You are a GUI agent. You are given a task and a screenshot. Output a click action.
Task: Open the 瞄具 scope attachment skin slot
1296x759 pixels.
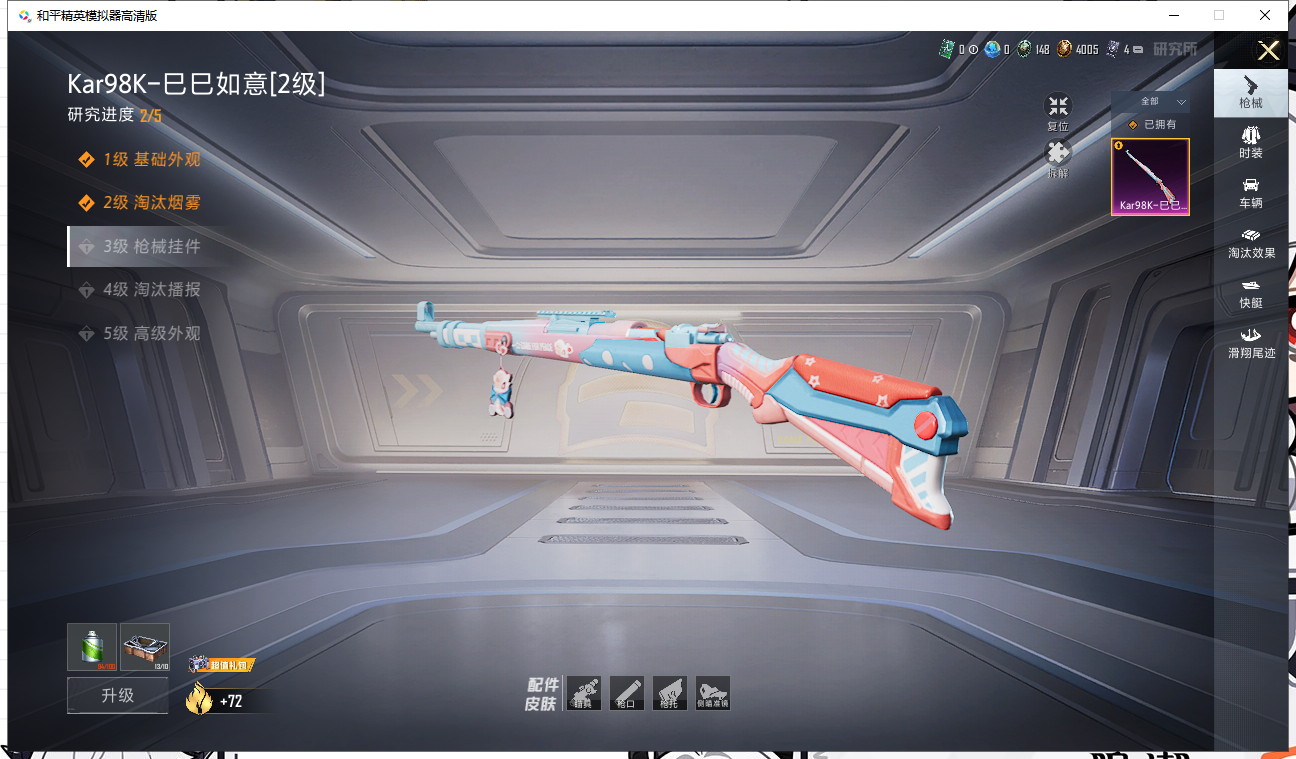point(584,693)
